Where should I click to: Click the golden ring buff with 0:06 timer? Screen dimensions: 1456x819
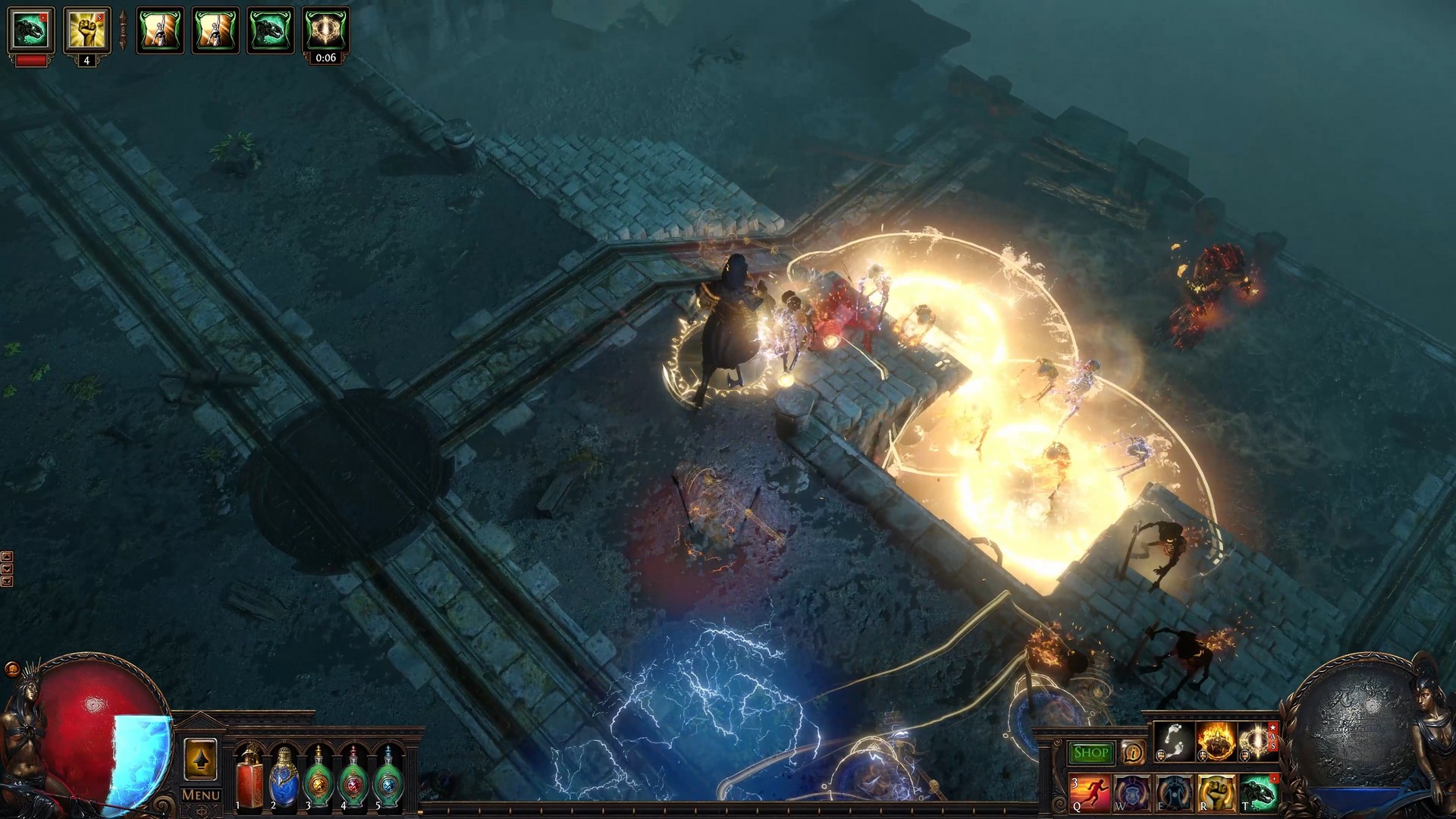326,30
